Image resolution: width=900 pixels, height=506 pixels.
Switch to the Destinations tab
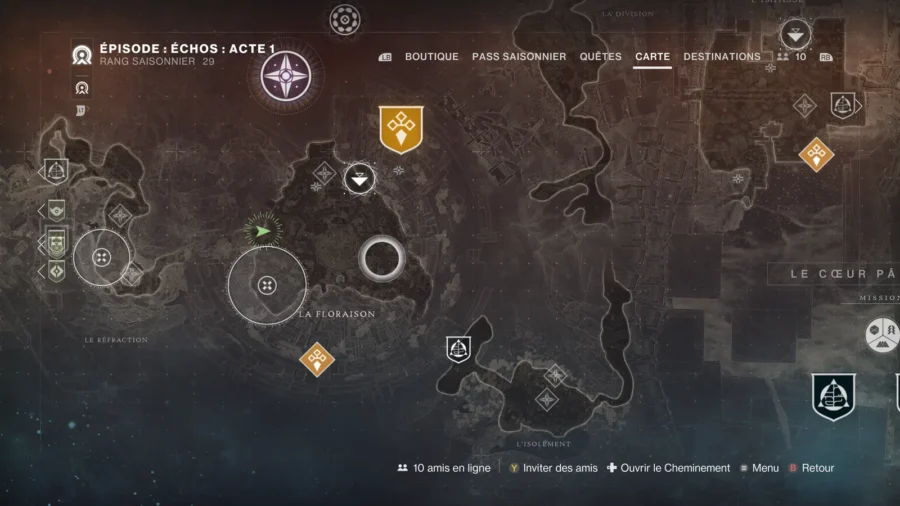722,57
